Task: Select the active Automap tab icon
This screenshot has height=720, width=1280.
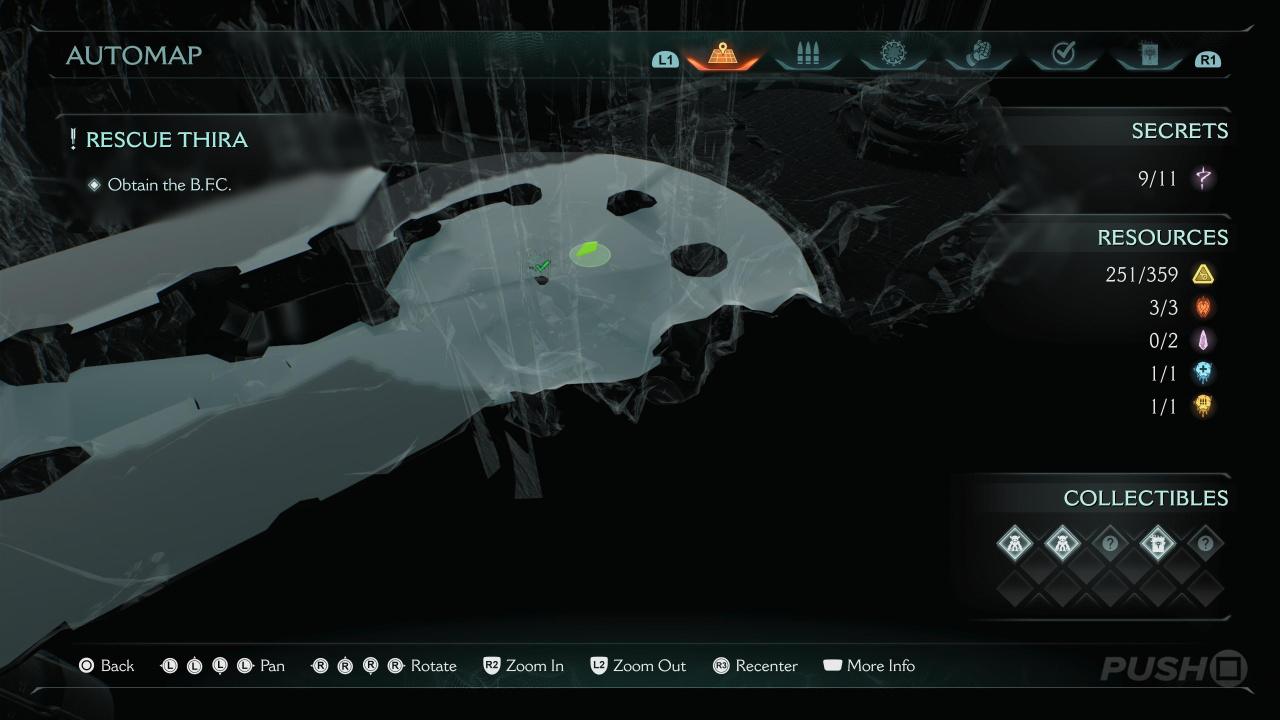Action: [722, 54]
